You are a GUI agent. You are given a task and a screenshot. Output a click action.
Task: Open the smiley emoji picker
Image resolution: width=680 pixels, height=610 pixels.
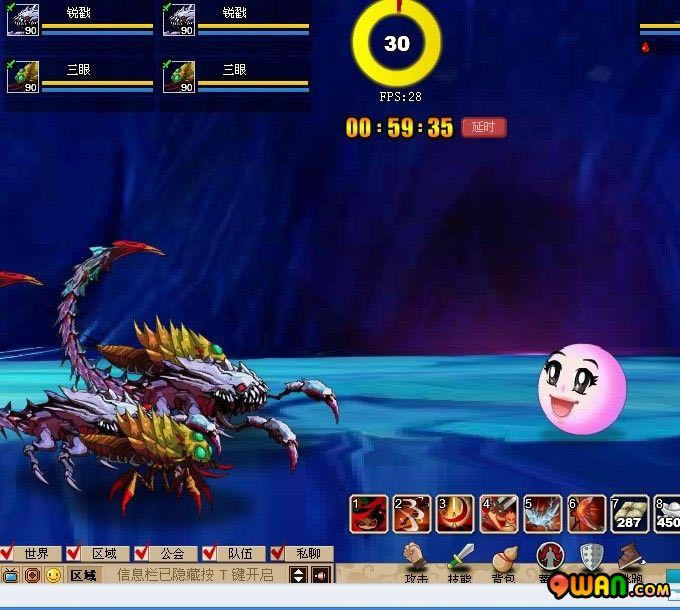(53, 575)
